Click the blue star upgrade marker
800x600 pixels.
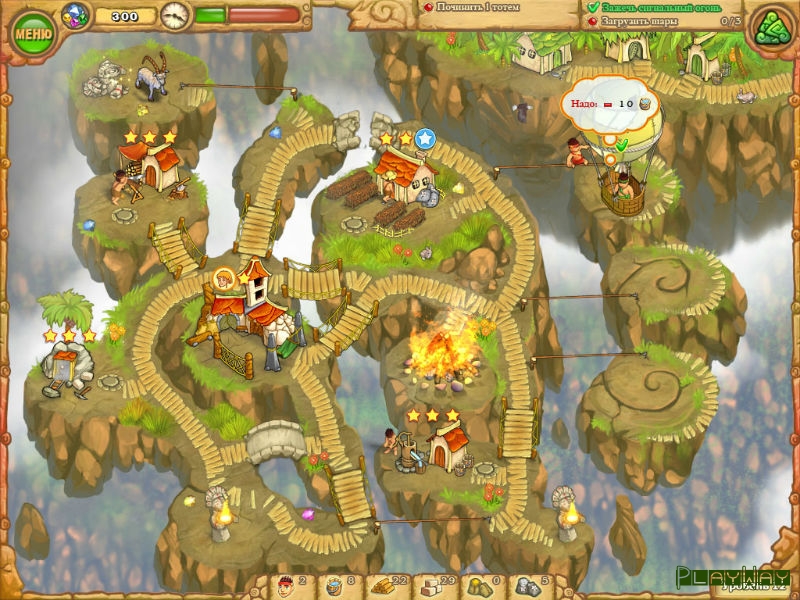(426, 138)
